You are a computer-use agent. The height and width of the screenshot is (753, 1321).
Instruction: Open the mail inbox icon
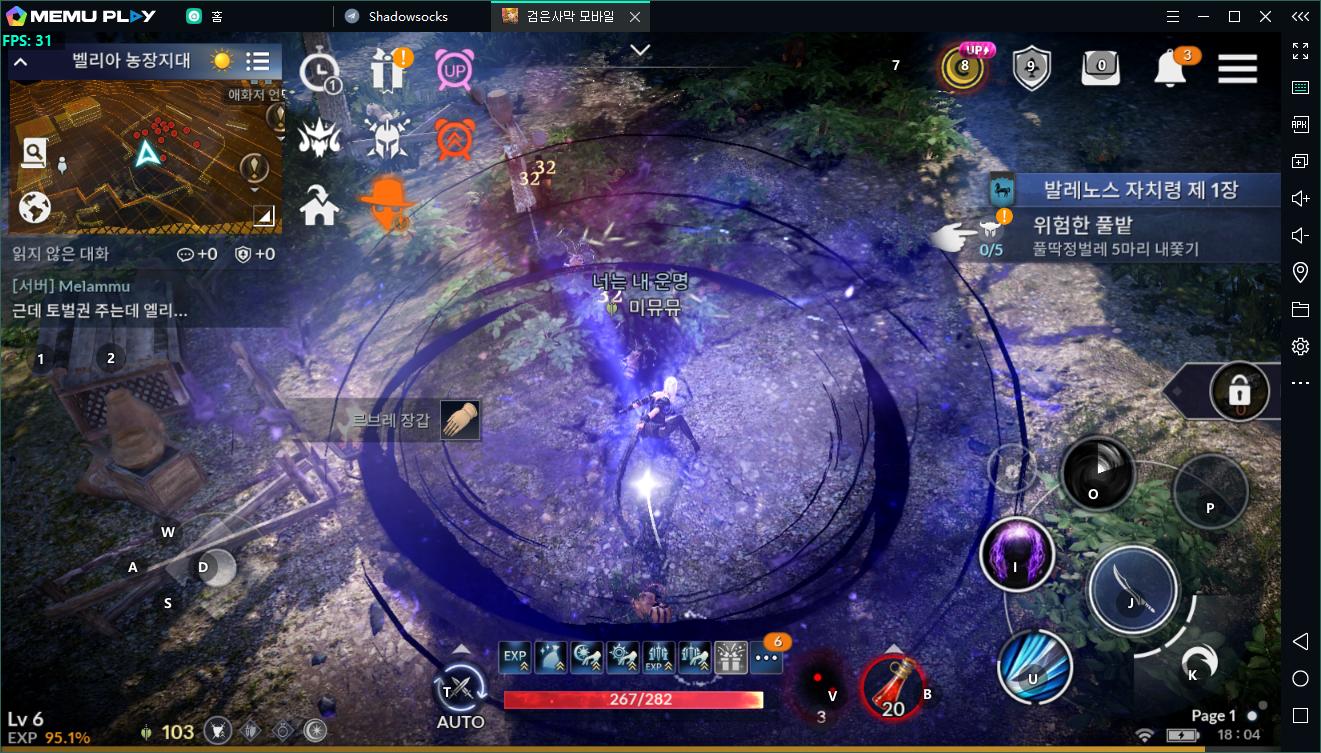pyautogui.click(x=1101, y=68)
